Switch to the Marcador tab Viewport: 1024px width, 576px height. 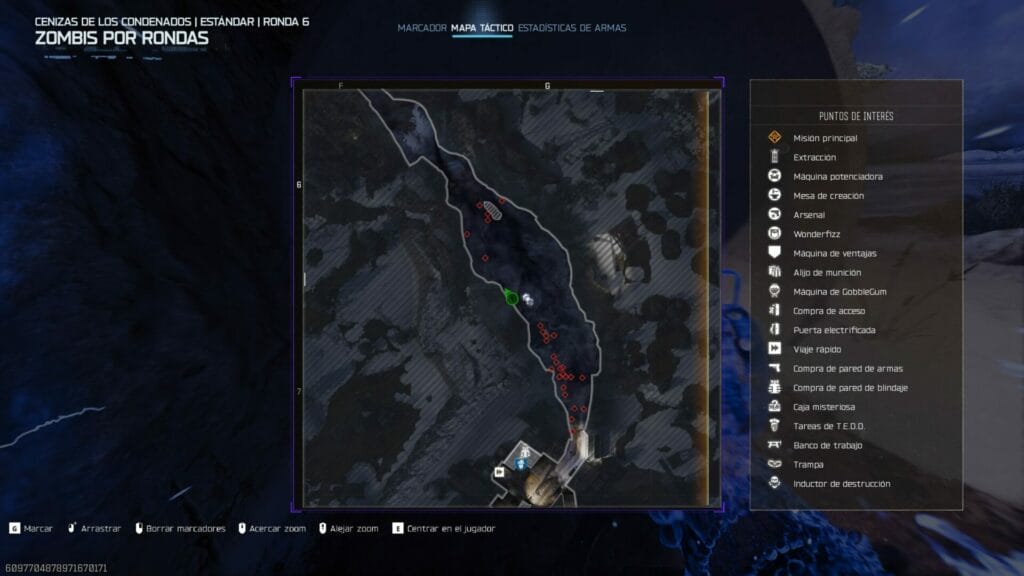(421, 28)
